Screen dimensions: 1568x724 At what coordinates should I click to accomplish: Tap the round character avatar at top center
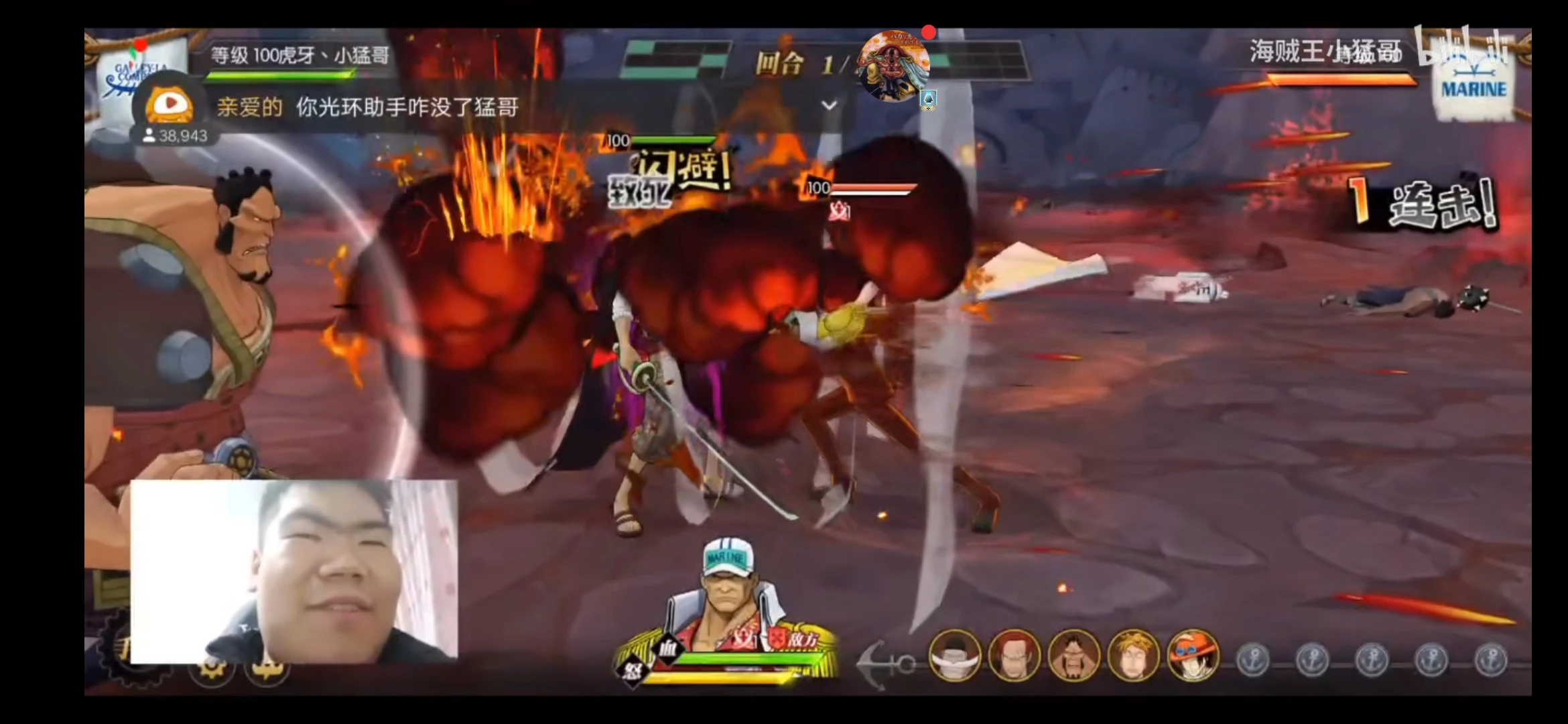pos(894,66)
